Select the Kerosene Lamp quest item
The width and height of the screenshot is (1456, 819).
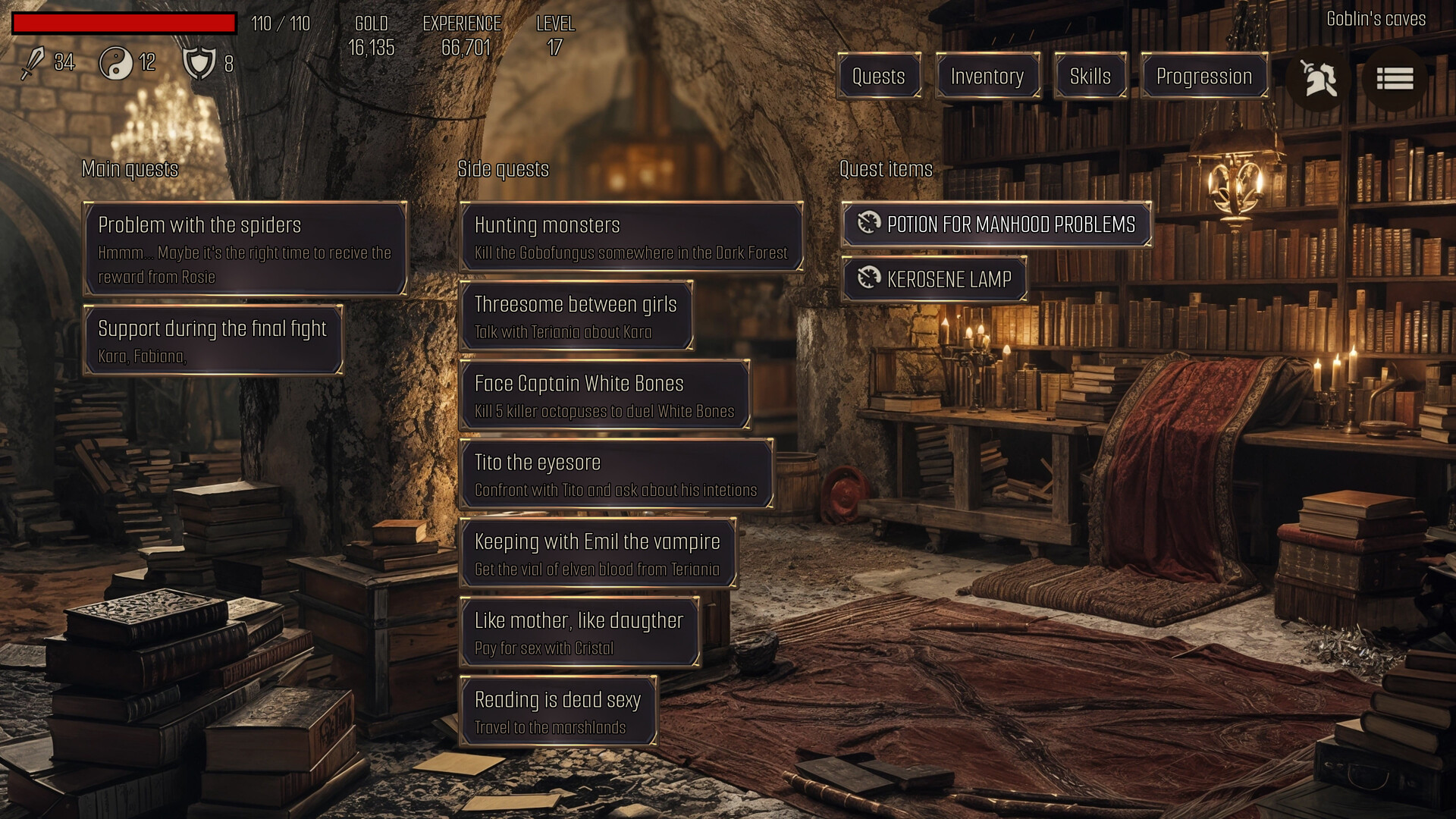coord(934,279)
